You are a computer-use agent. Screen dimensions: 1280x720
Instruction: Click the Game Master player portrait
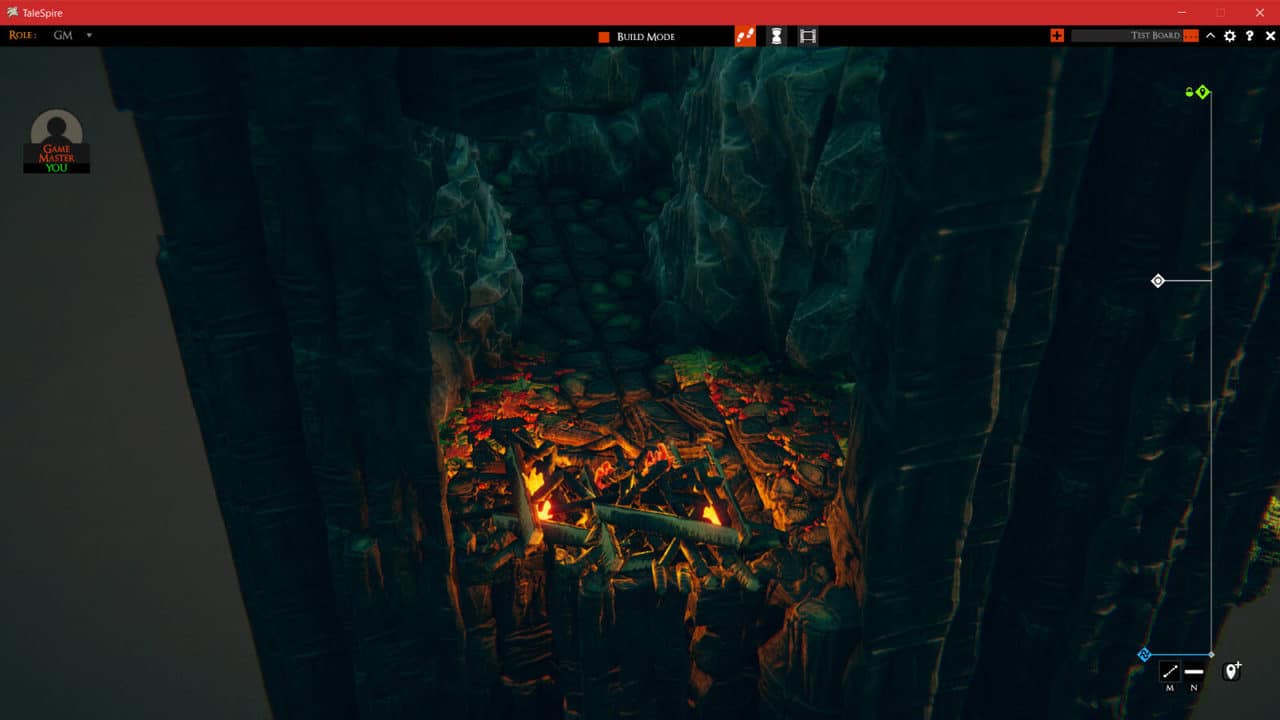(57, 140)
